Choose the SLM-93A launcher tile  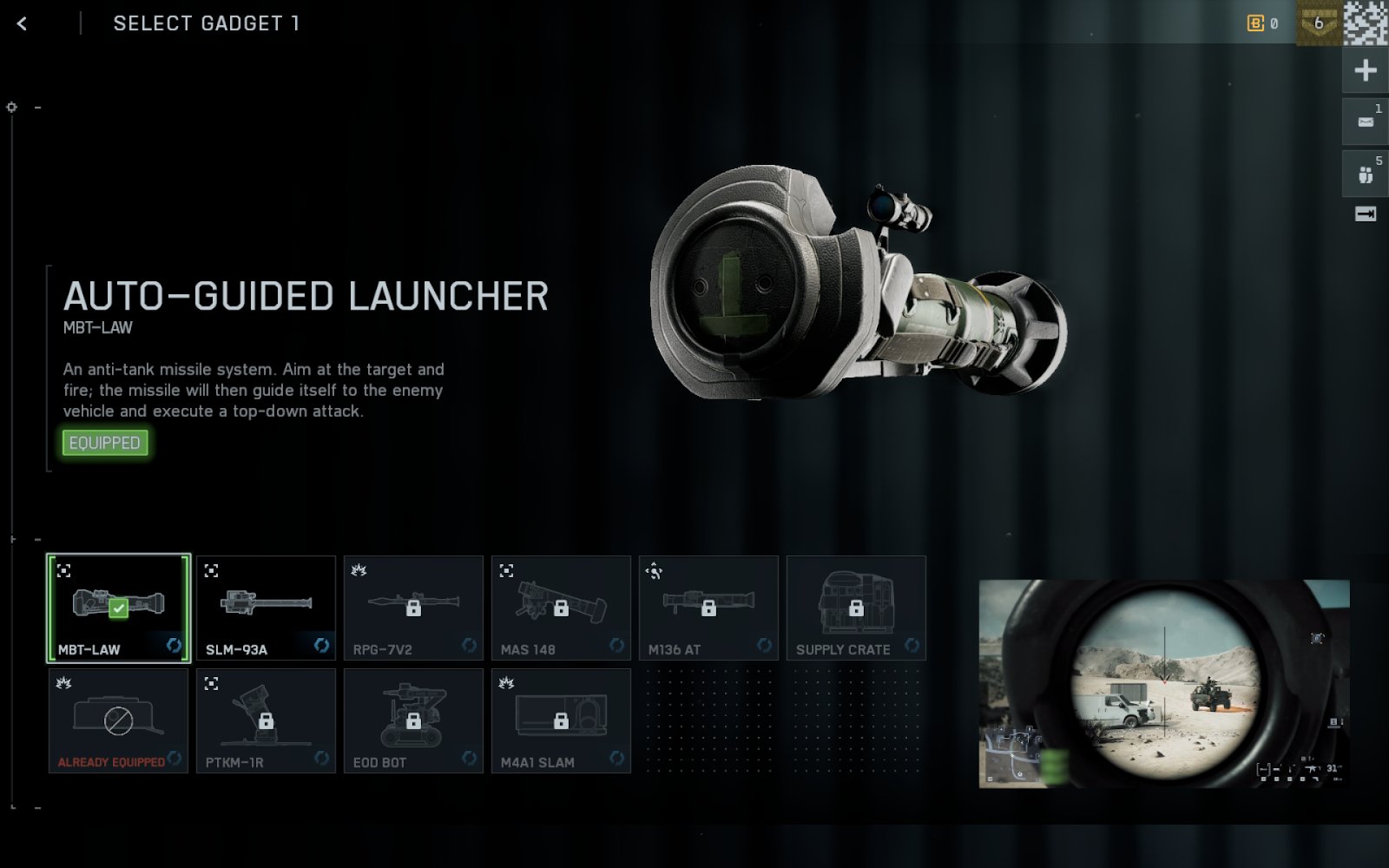click(x=266, y=608)
